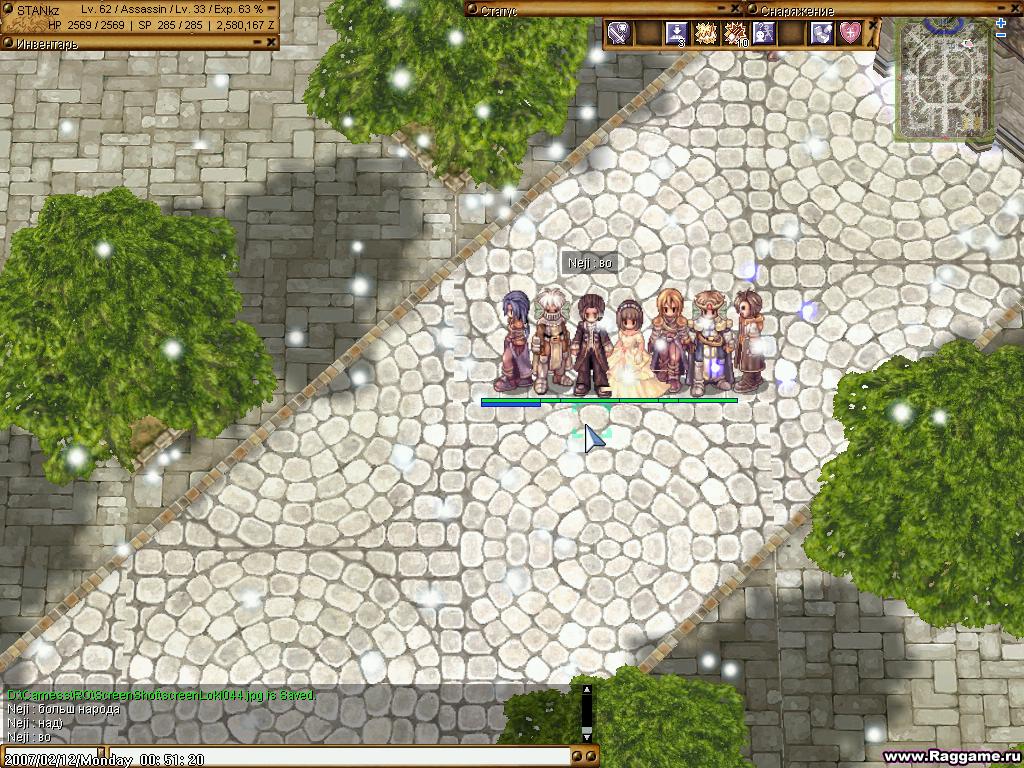1024x768 pixels.
Task: Minimize the STANkz basic info window
Action: [272, 9]
